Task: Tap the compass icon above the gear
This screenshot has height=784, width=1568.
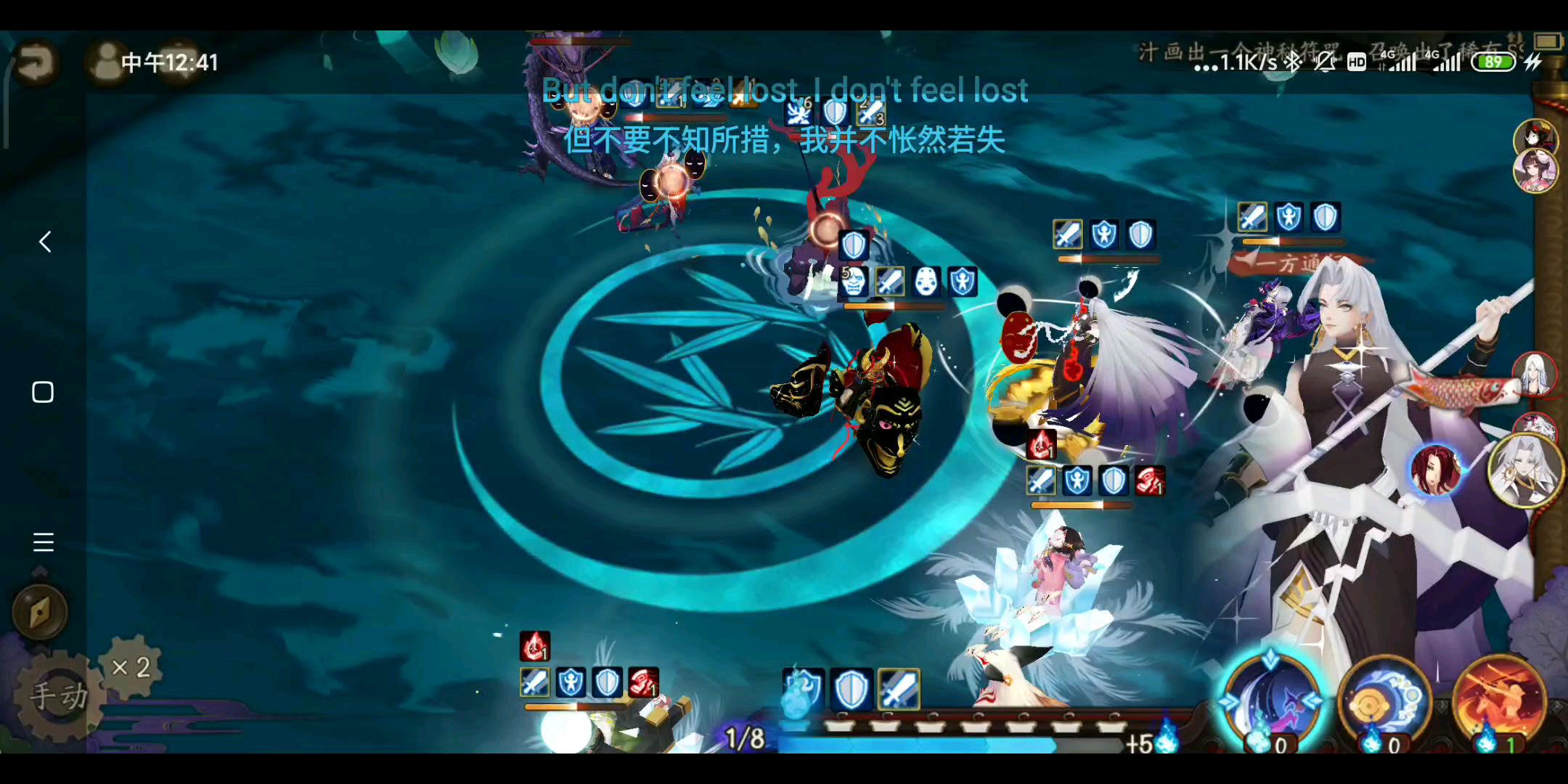Action: [41, 612]
